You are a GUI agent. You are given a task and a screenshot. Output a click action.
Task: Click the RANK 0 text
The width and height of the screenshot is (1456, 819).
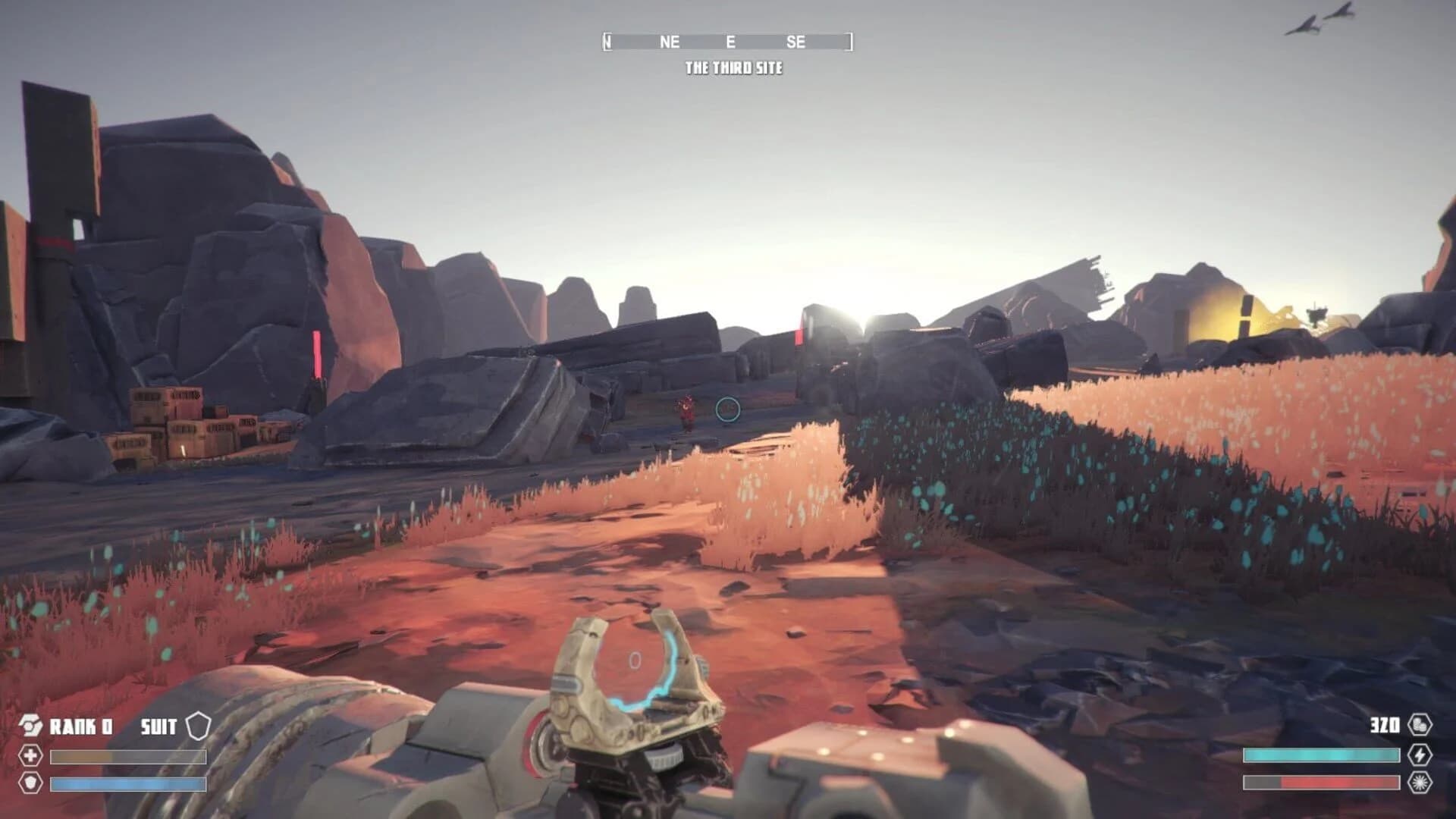coord(80,726)
